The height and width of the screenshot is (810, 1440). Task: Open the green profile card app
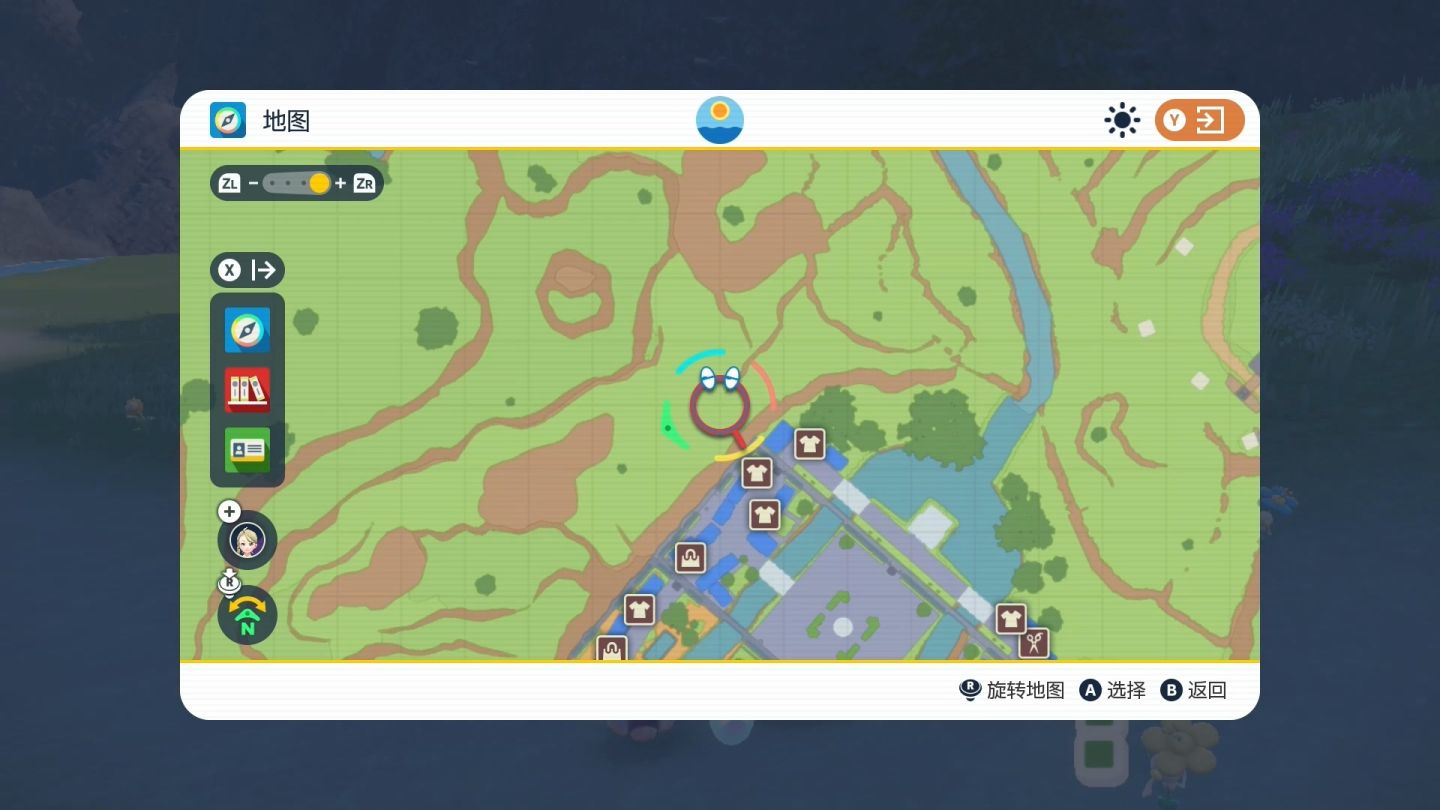coord(247,449)
